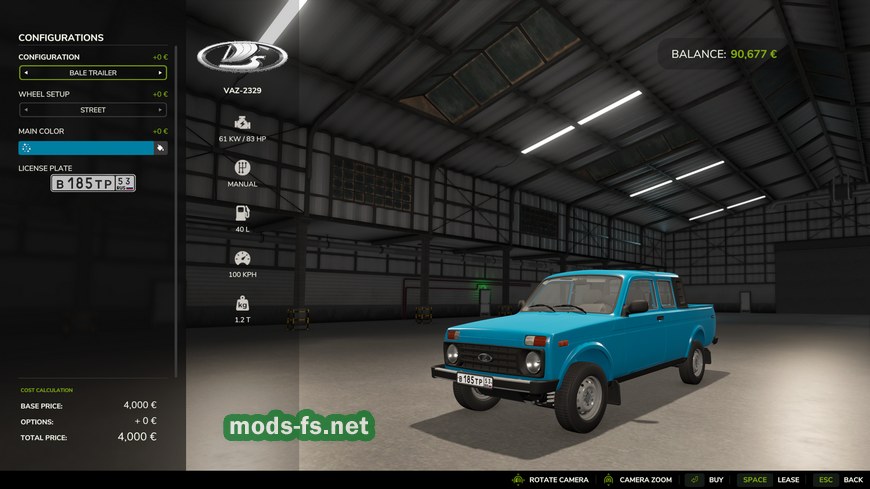
Task: Open the blue Main Color bar
Action: pos(86,148)
